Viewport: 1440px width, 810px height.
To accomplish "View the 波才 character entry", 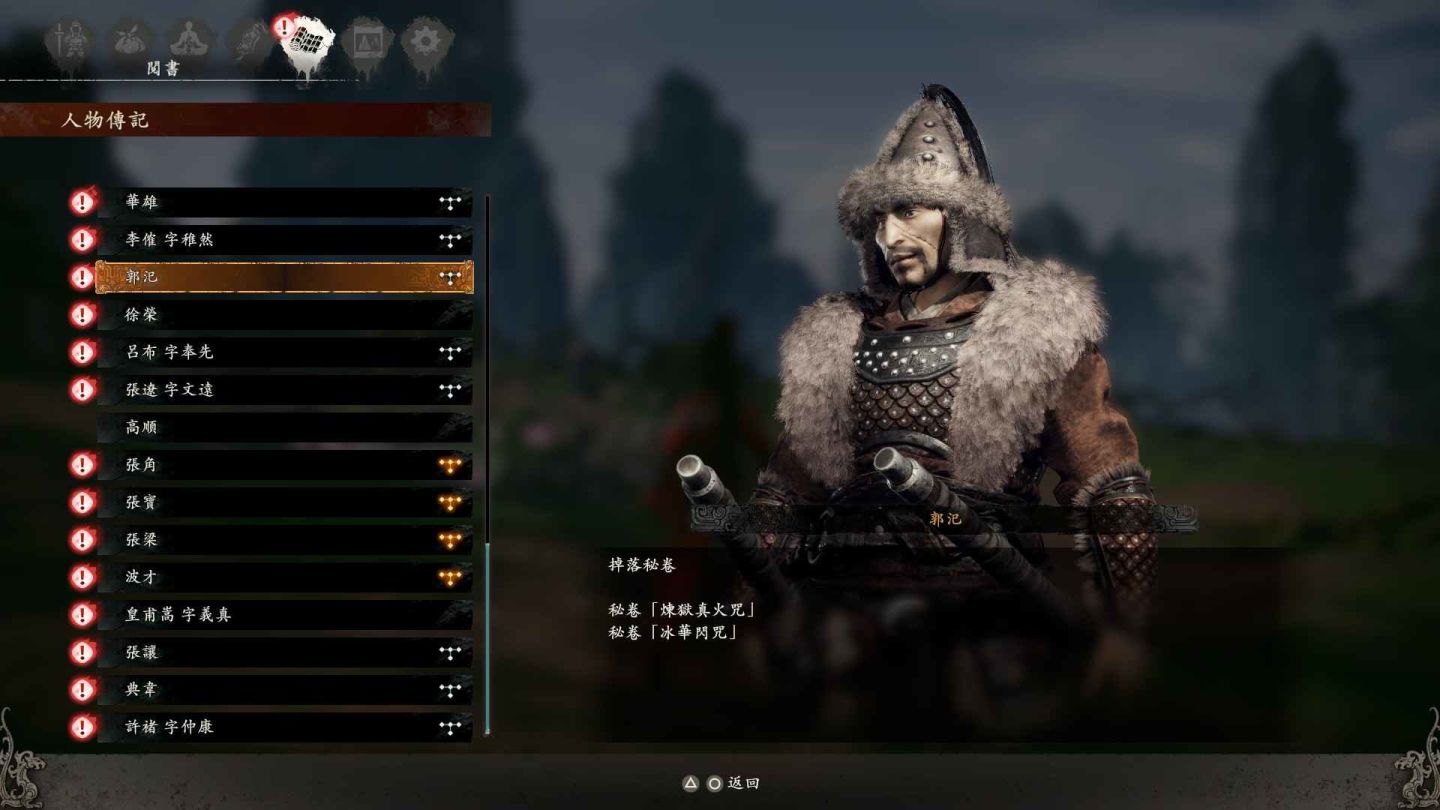I will (x=284, y=577).
